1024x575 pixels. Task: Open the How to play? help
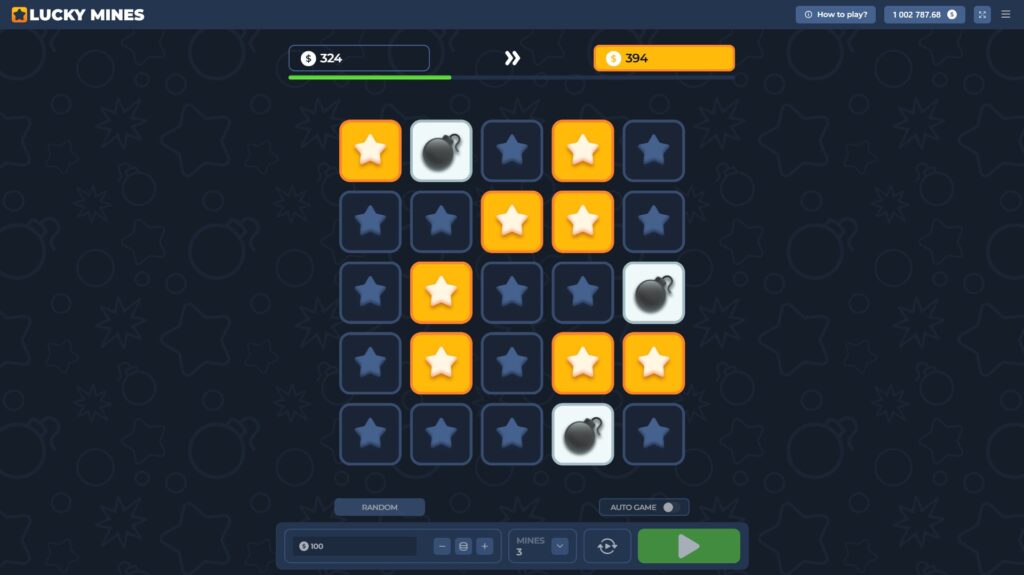tap(835, 15)
